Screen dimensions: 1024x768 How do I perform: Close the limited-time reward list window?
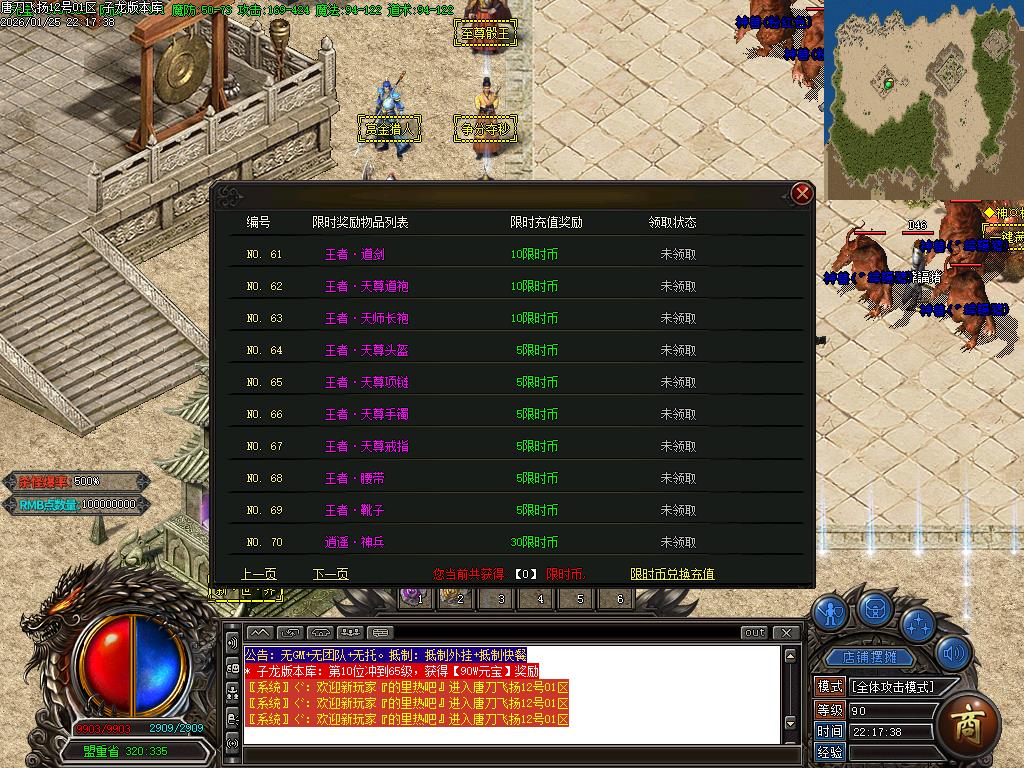click(801, 194)
